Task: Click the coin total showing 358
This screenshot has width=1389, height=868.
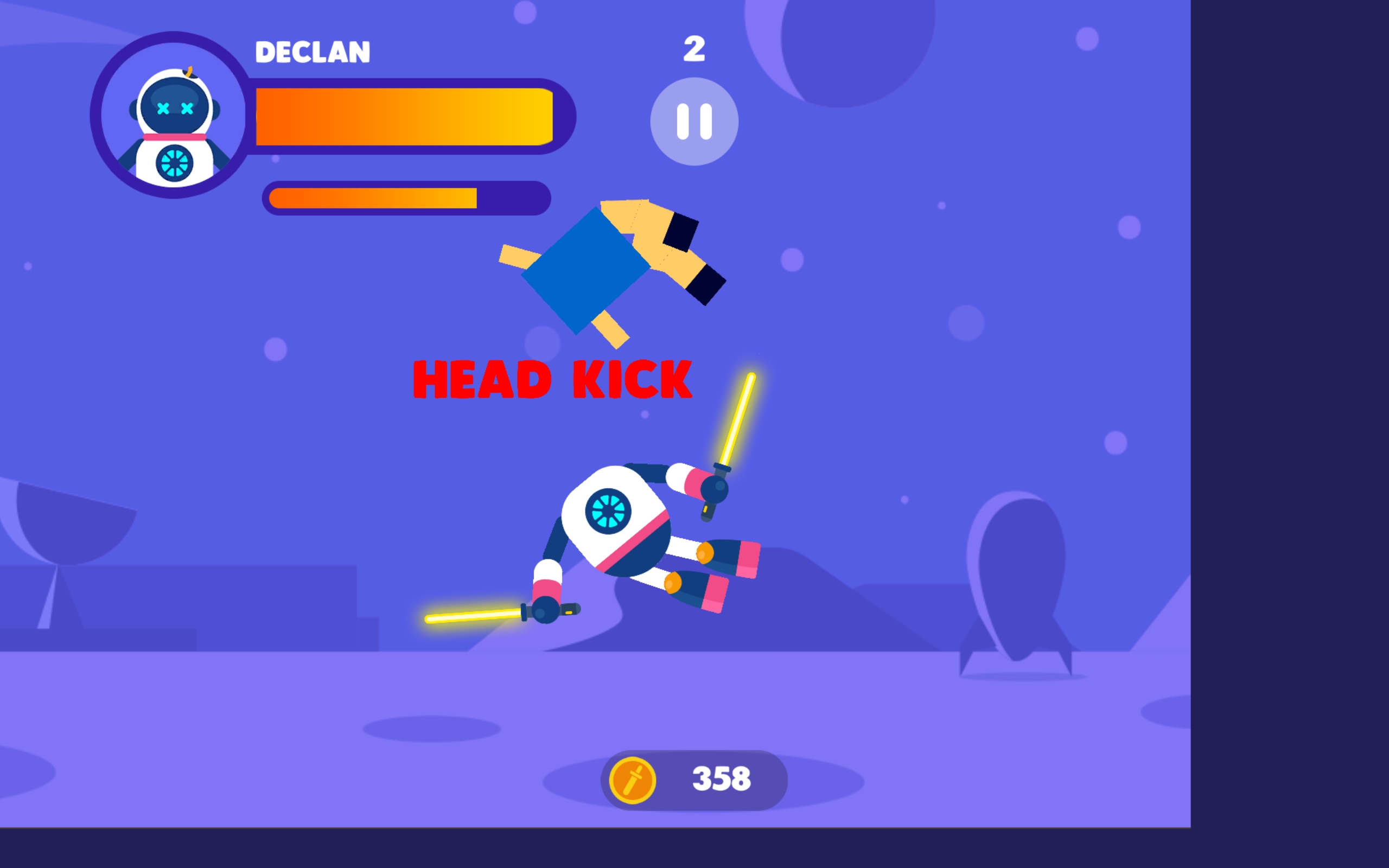Action: coord(721,778)
